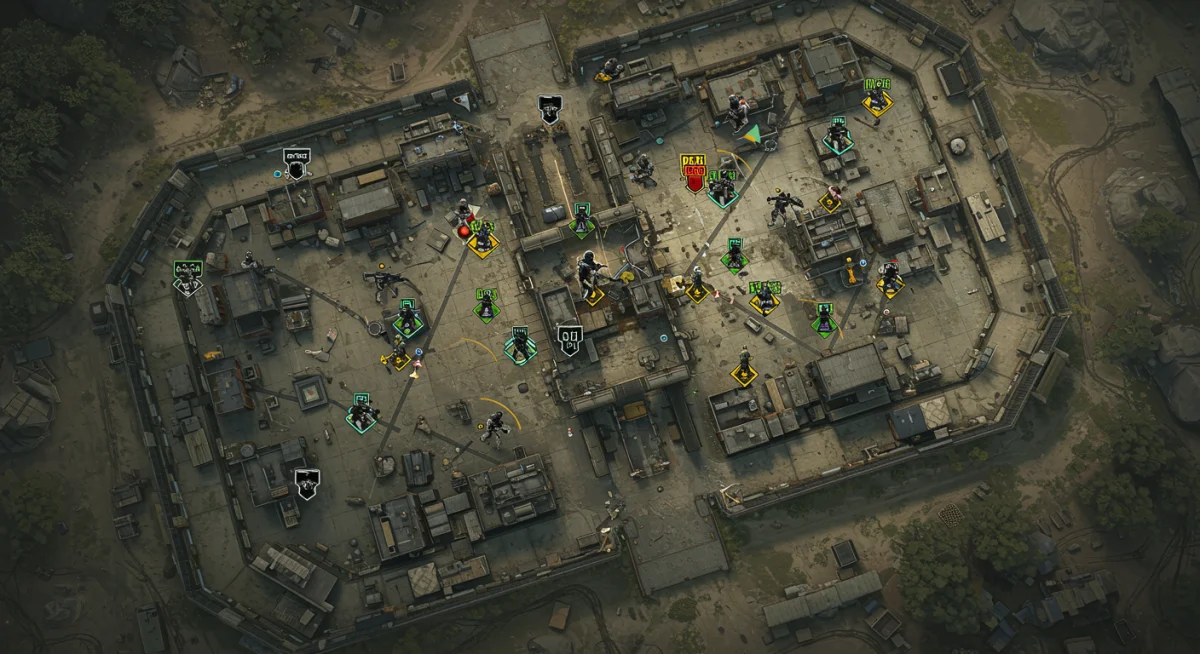
Task: Choose the black shield marker with white label plate
Action: [x=296, y=165]
